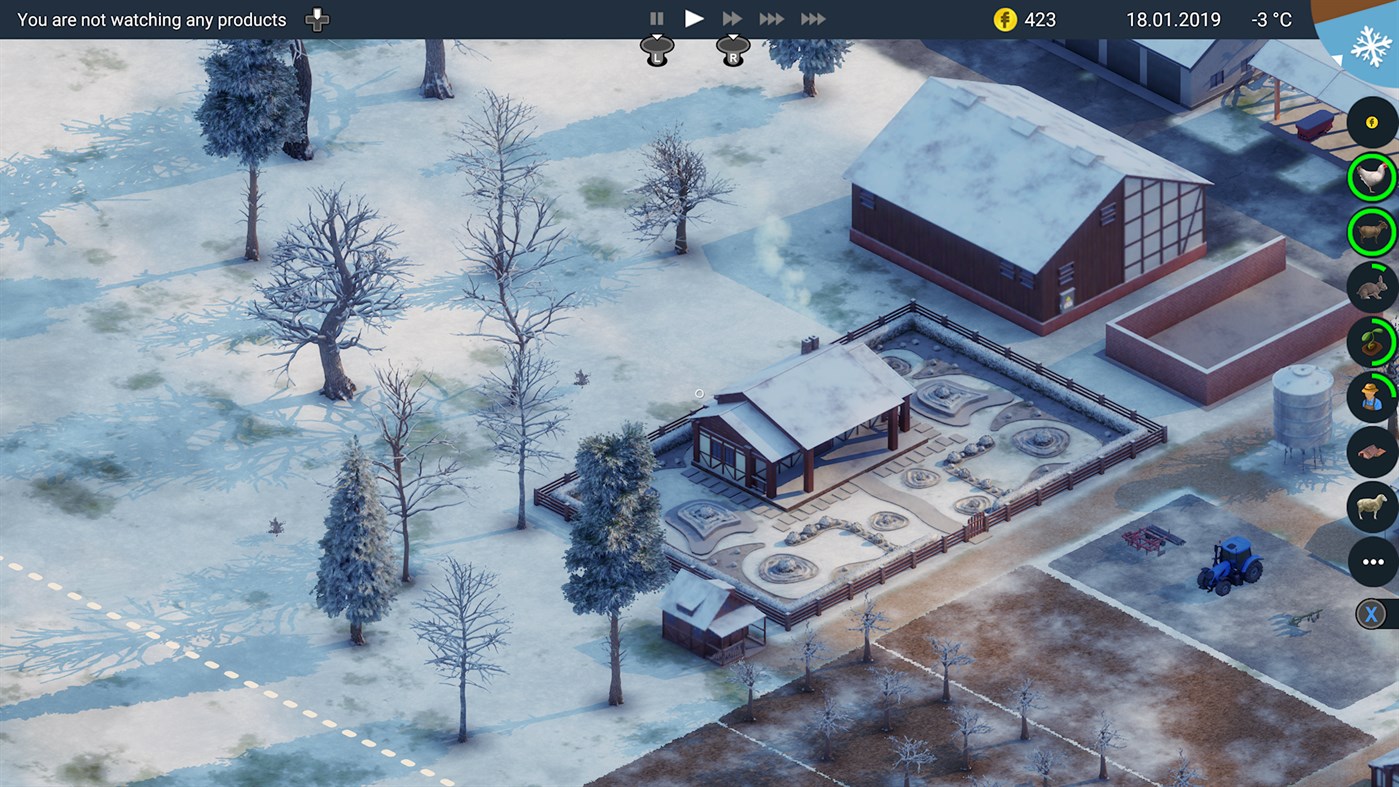This screenshot has width=1399, height=787.
Task: Pause the game simulation
Action: coord(657,18)
